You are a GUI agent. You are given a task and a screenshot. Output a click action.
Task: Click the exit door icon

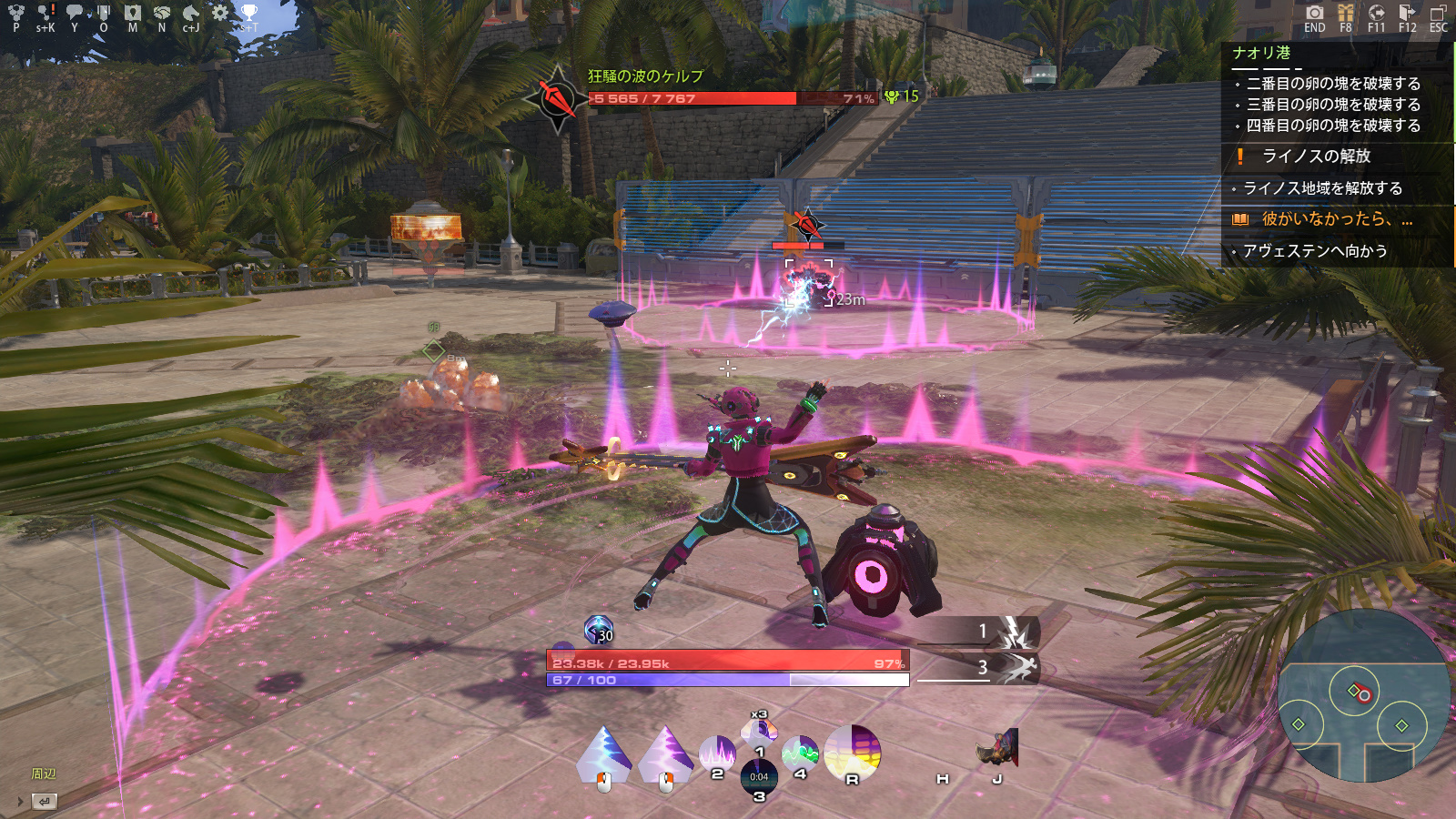tap(1407, 13)
